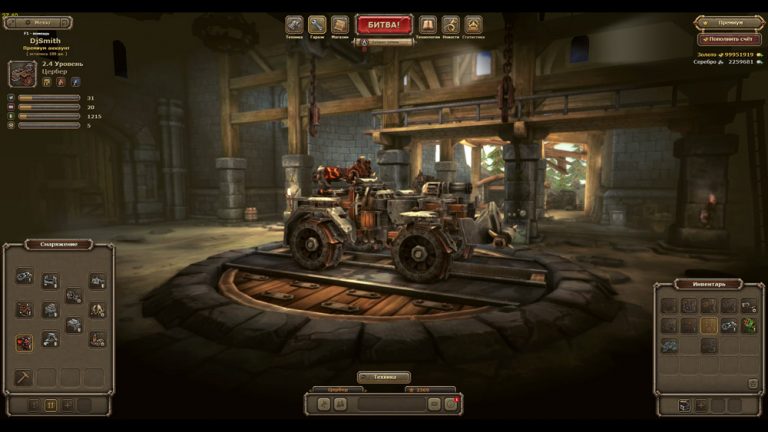Viewport: 768px width, 432px height.
Task: Click the Техника button below the vehicle
Action: (384, 377)
